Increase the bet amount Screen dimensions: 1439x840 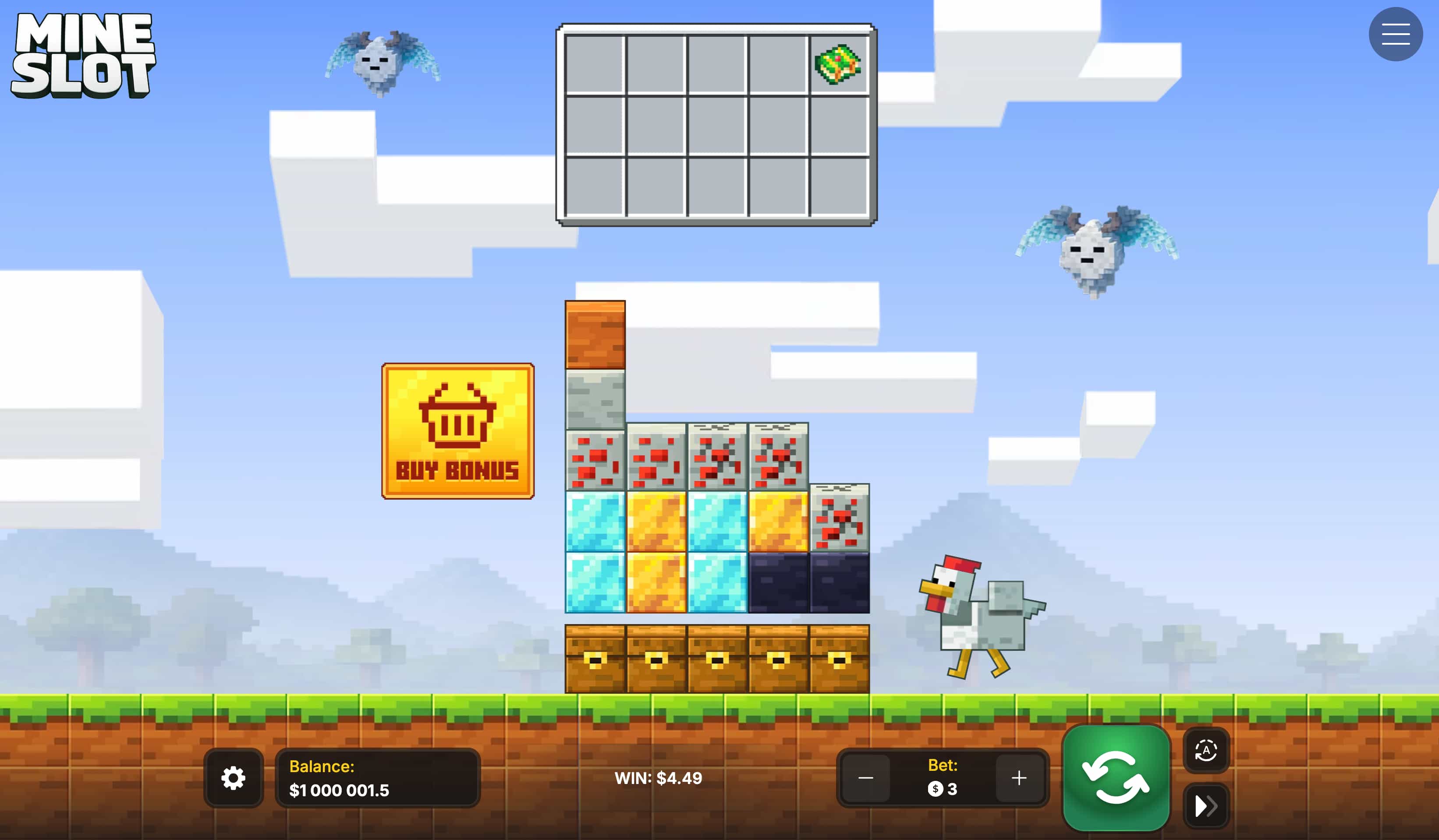tap(1017, 778)
